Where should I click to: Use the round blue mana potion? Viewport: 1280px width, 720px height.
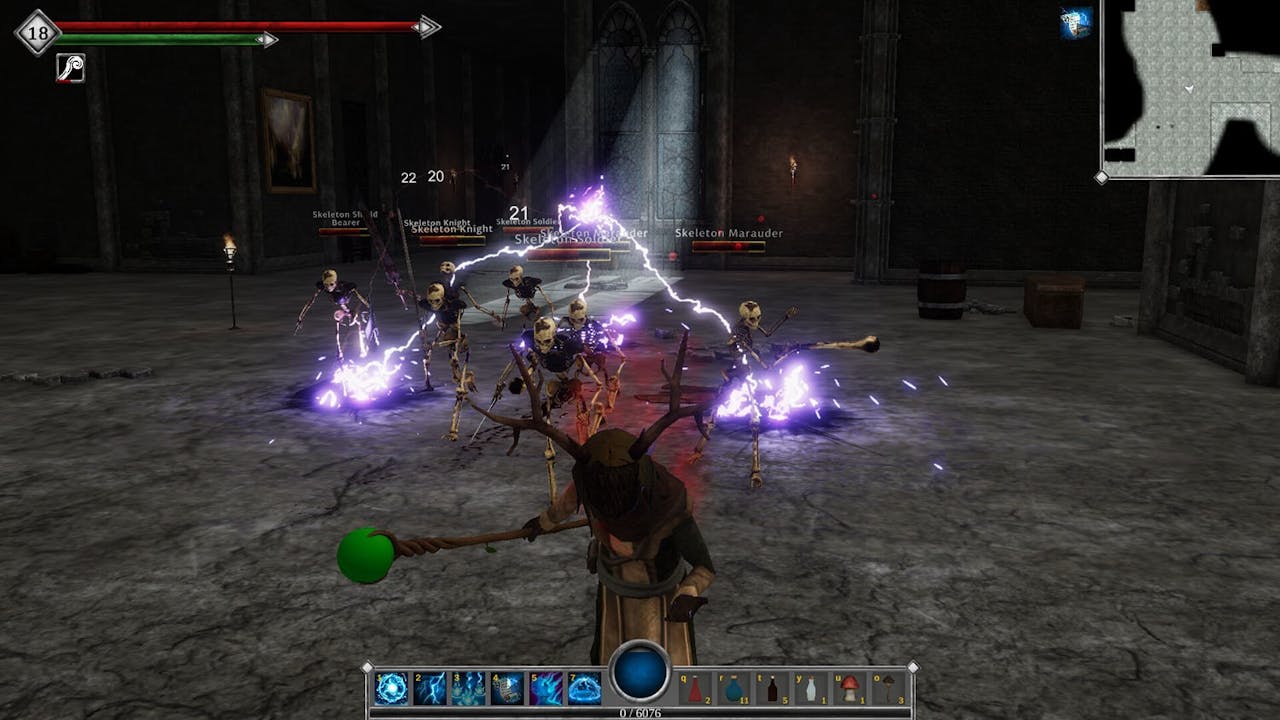pos(733,688)
